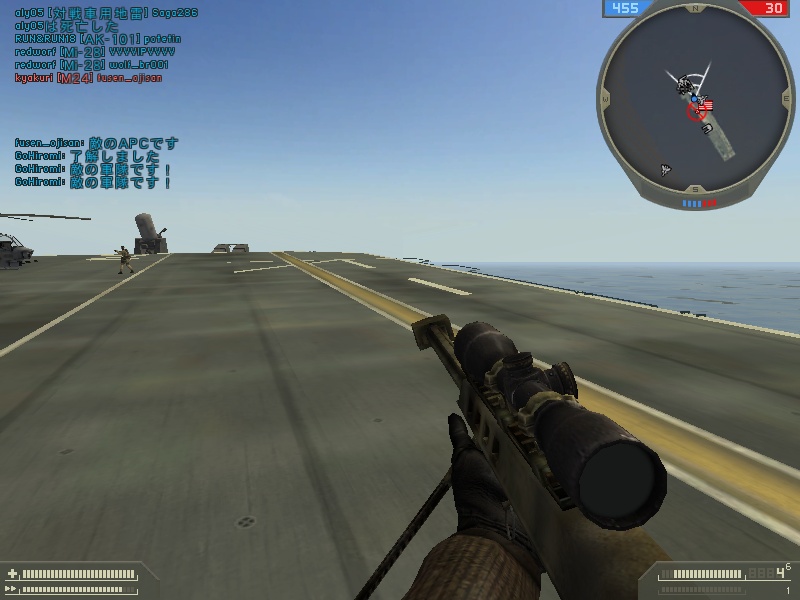800x600 pixels.
Task: Select the US flag marker on the minimap
Action: pyautogui.click(x=707, y=104)
